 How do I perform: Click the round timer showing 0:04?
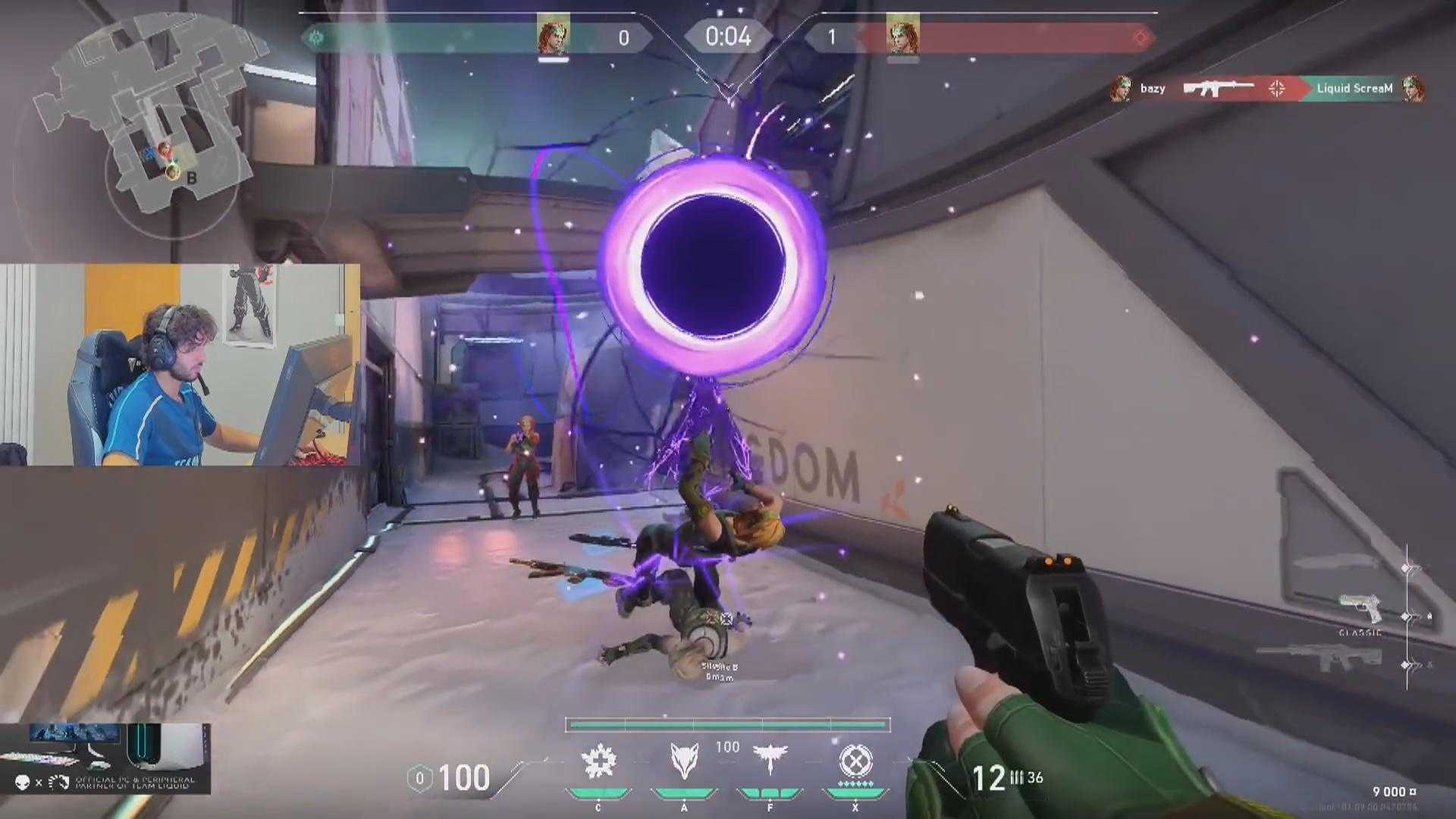[726, 35]
